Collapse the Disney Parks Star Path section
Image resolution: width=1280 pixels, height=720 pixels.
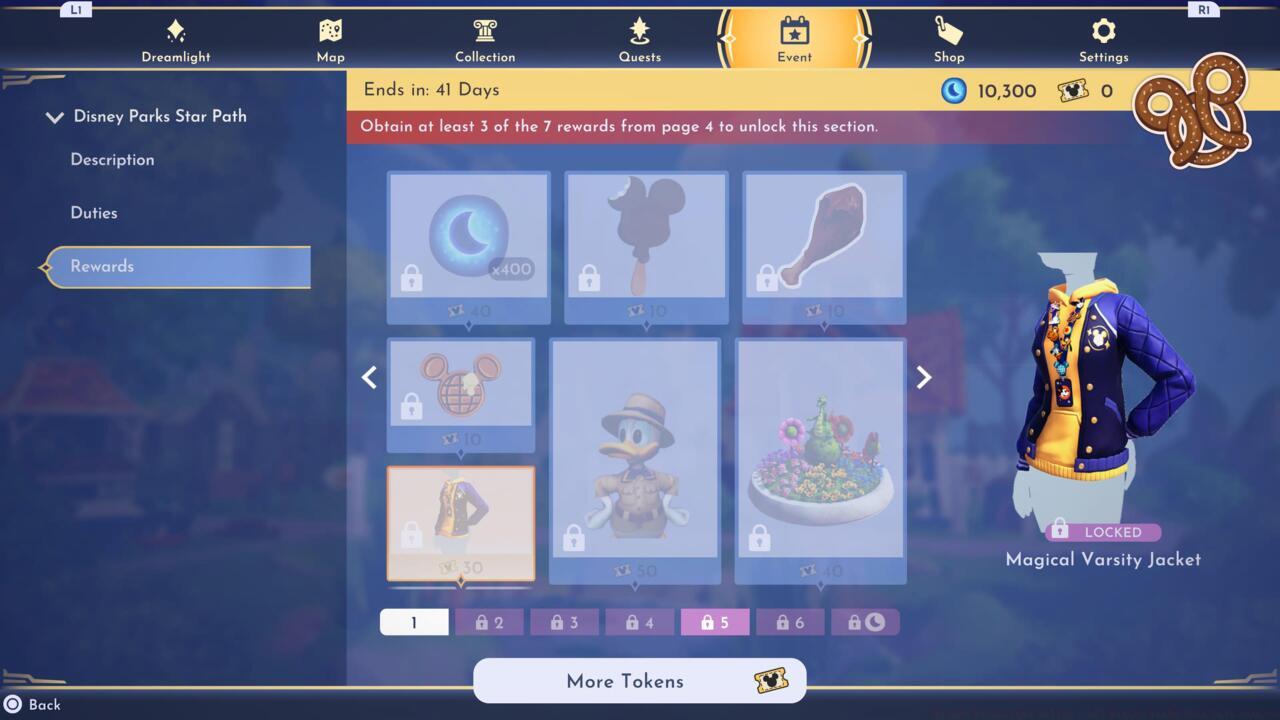pyautogui.click(x=55, y=116)
